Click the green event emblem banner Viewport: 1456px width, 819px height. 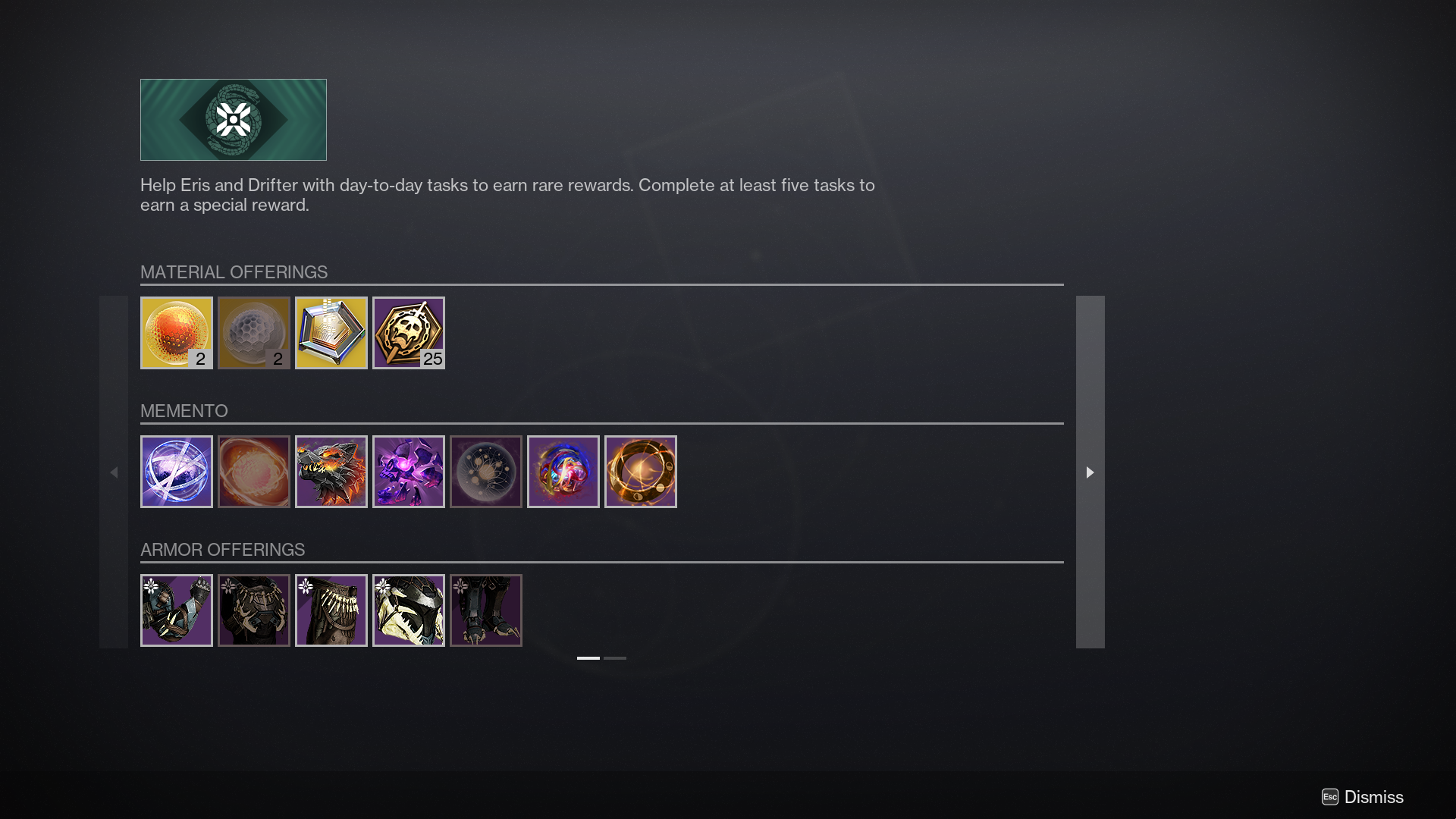pos(233,119)
